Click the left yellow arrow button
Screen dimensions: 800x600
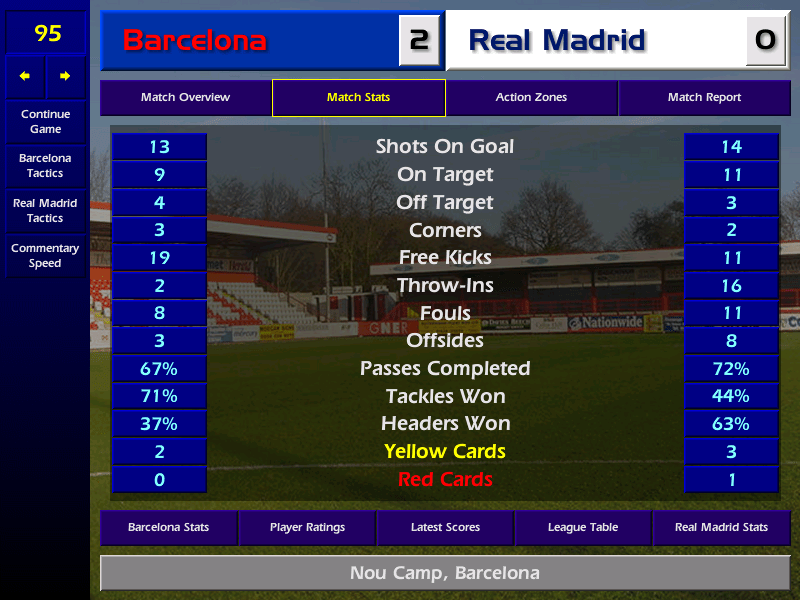pos(25,76)
